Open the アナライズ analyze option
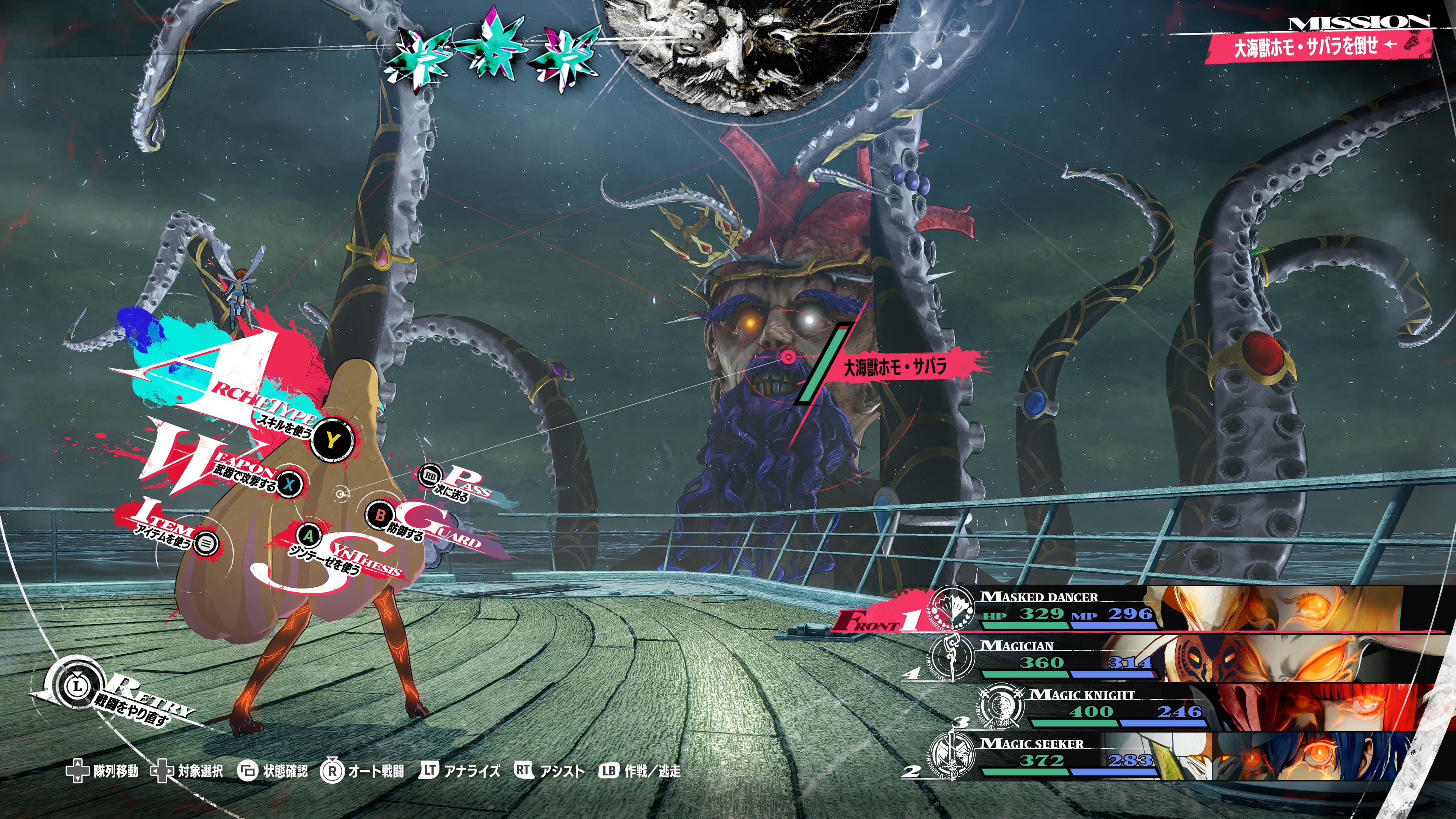 coord(460,771)
